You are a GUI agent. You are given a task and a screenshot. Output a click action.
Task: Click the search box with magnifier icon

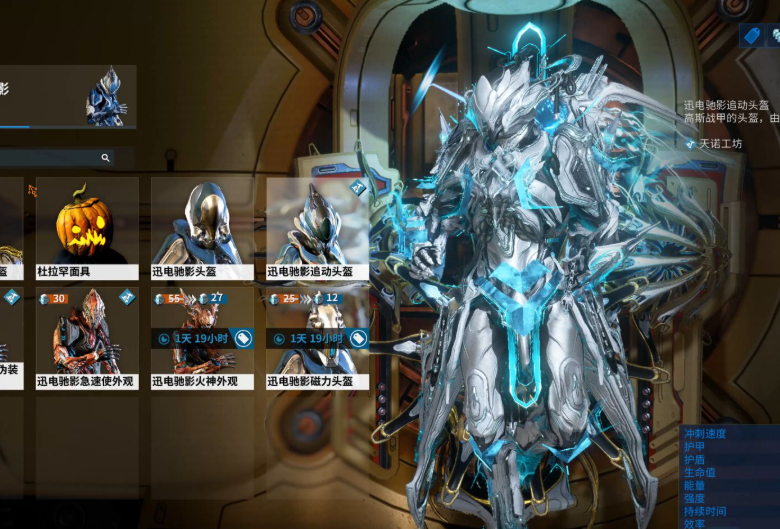tap(55, 158)
